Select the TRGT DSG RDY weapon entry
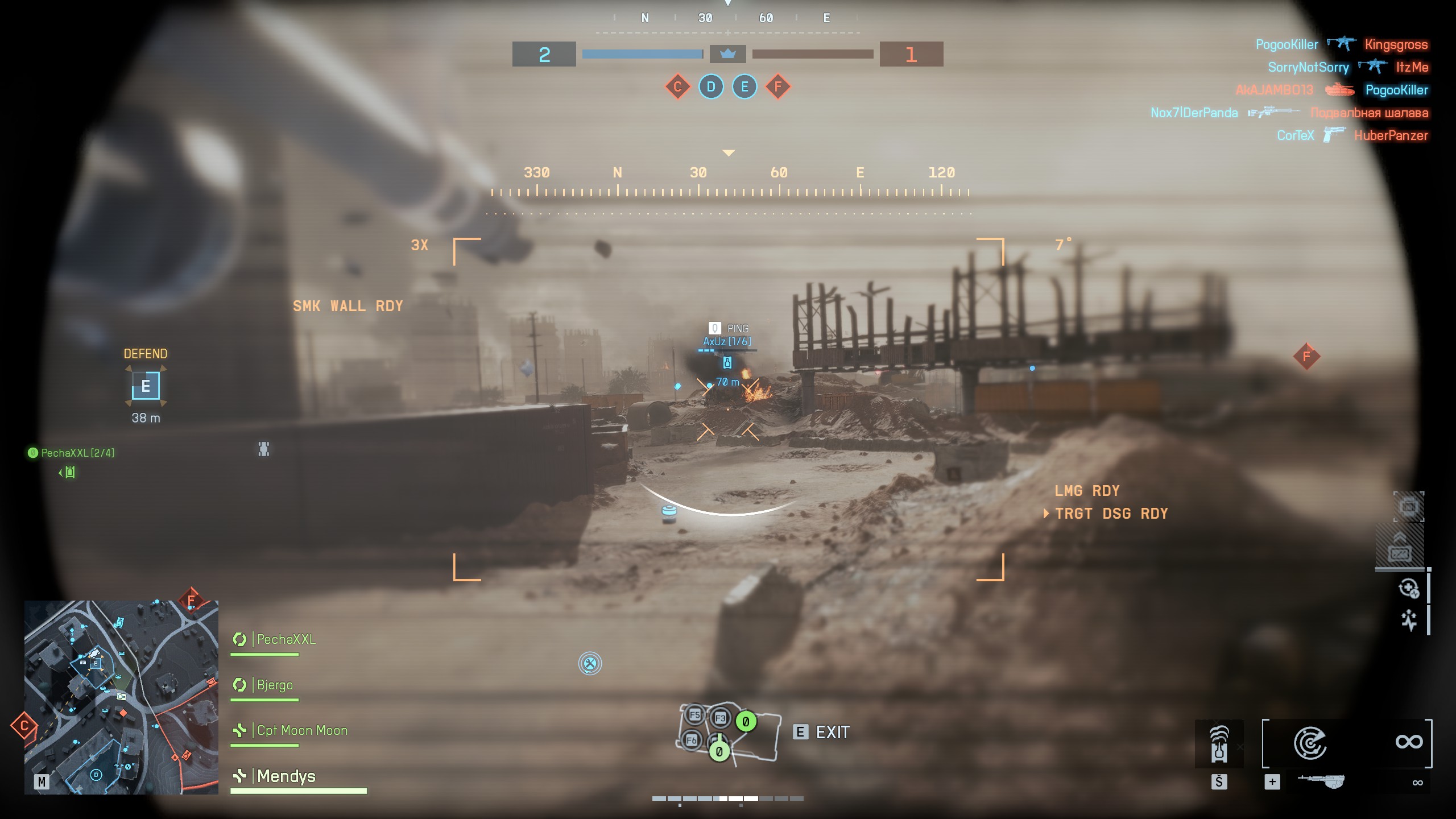The width and height of the screenshot is (1456, 819). click(x=1111, y=514)
